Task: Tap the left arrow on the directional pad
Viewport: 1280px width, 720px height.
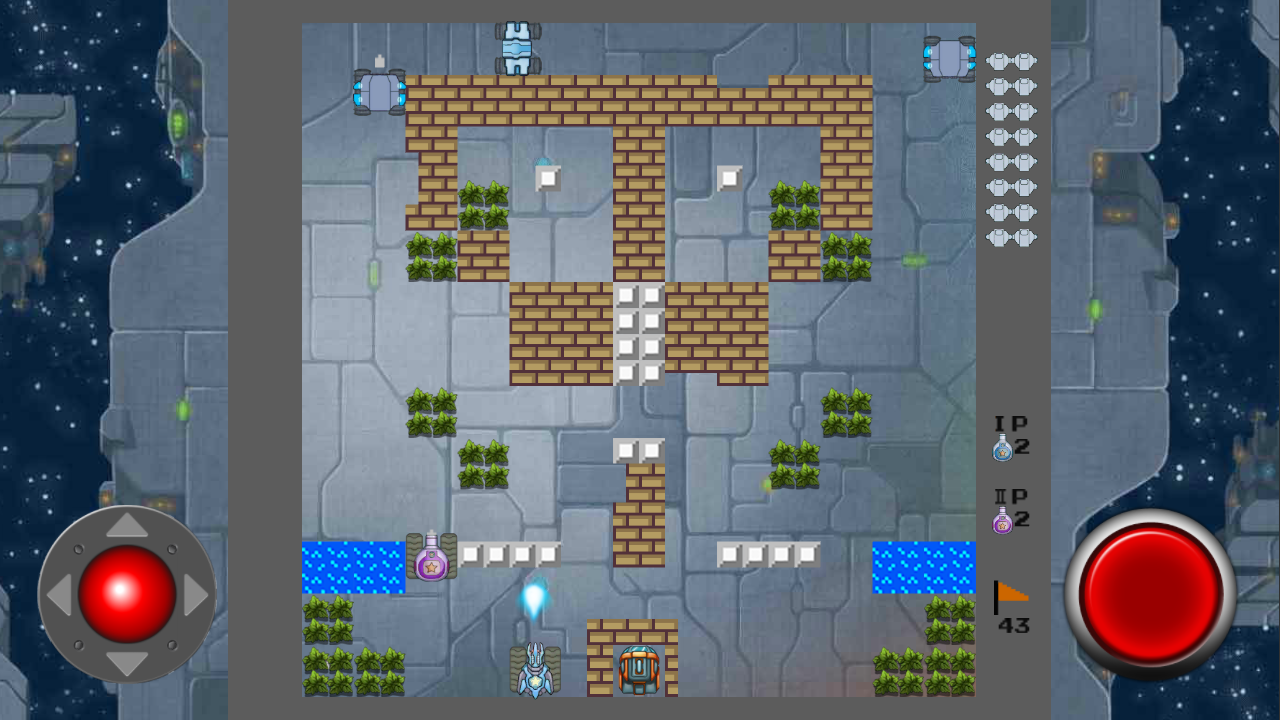Action: click(x=62, y=595)
